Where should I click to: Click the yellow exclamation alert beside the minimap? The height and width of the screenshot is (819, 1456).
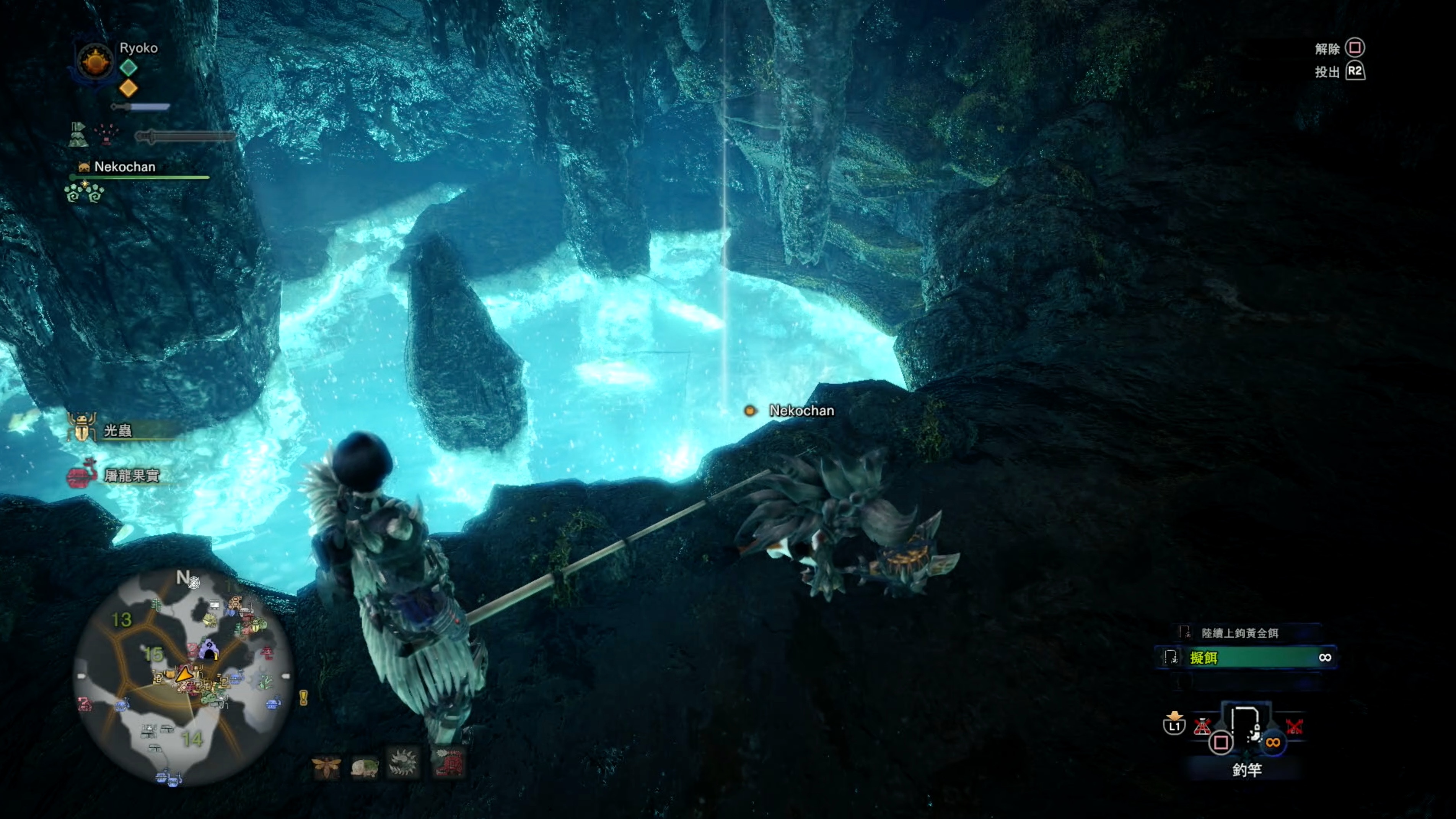[303, 698]
